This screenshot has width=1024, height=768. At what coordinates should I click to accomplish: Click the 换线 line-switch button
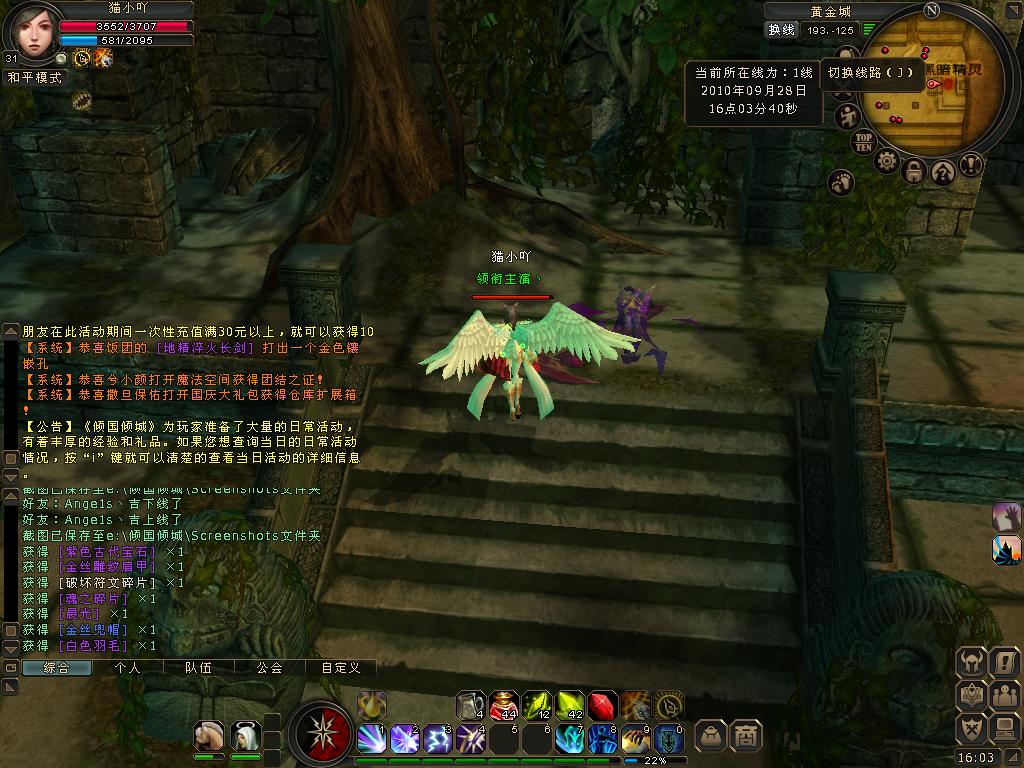pyautogui.click(x=781, y=30)
